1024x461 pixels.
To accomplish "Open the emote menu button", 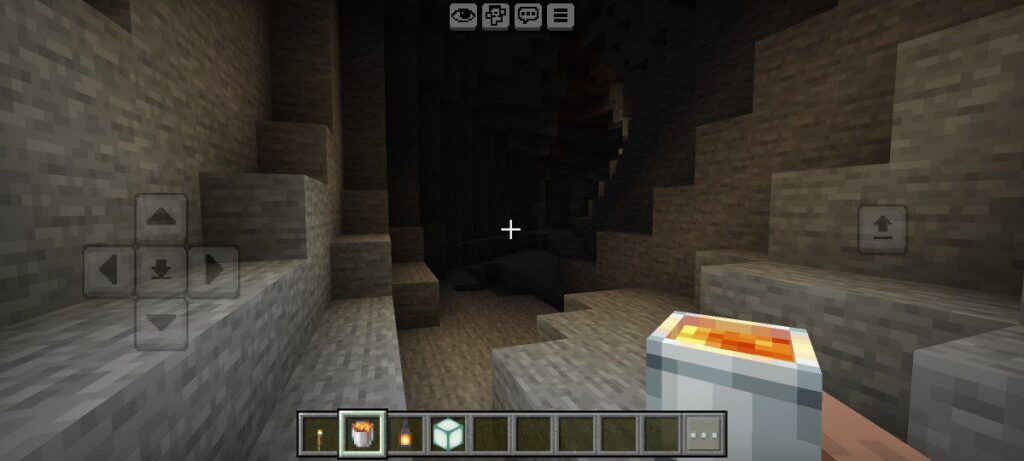I will 495,15.
